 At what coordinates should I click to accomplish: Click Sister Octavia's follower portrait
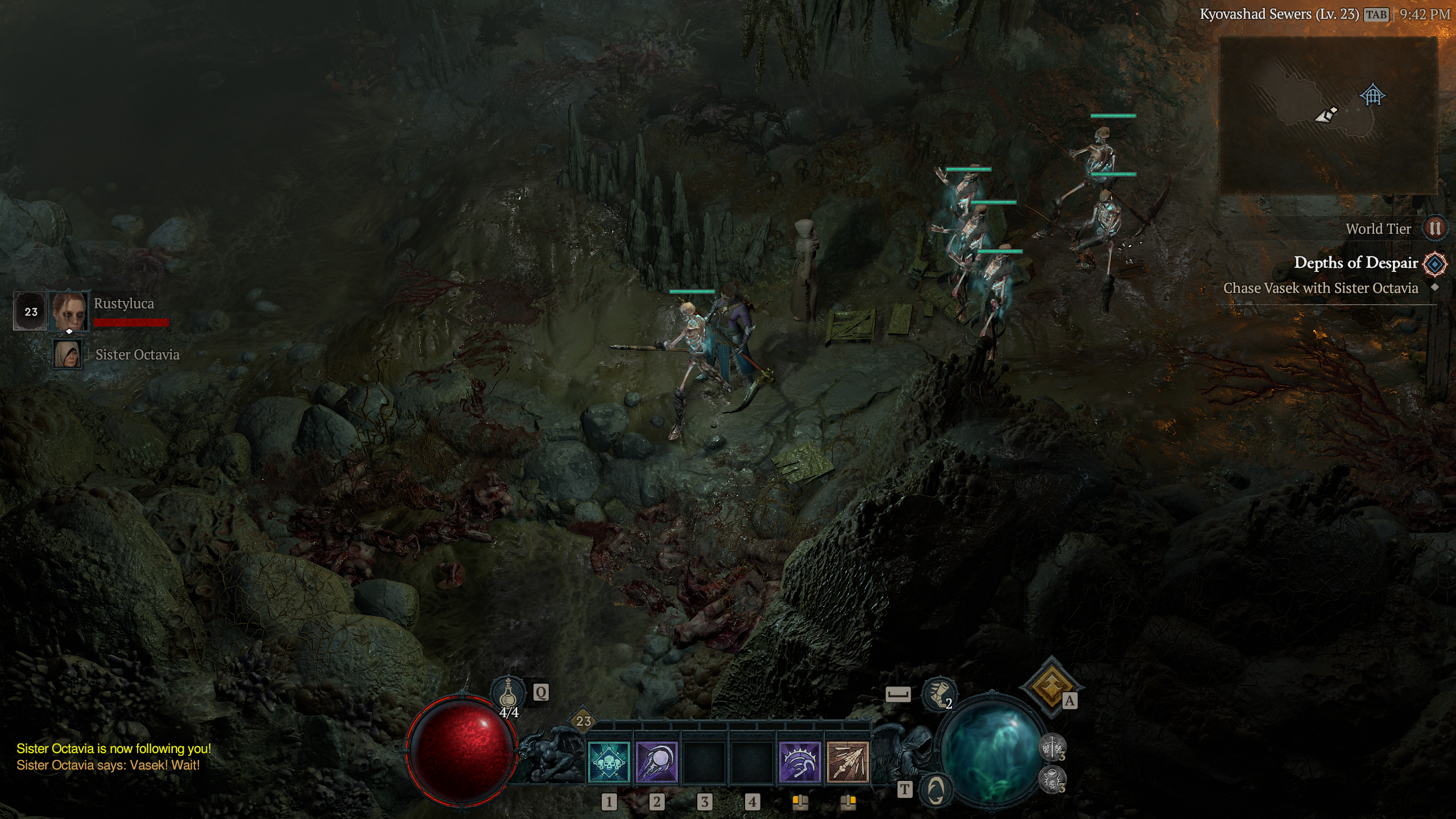(68, 354)
